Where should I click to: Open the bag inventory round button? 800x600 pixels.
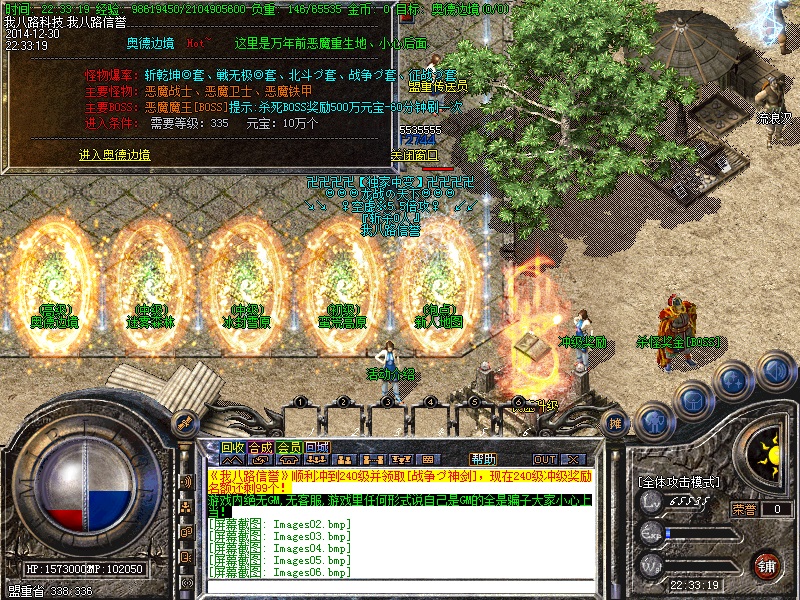point(692,400)
